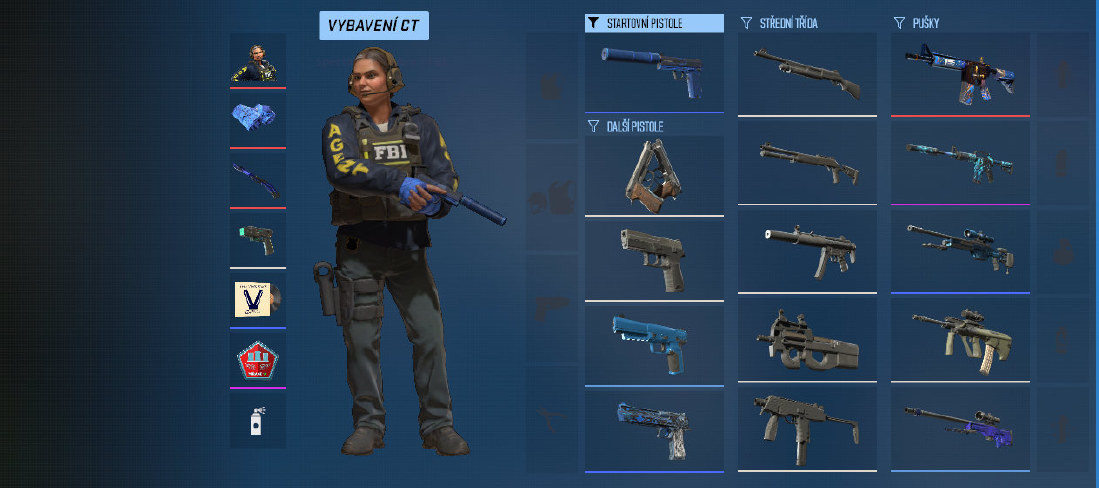Choose the purple AWP sniper rifle
The width and height of the screenshot is (1099, 488).
pyautogui.click(x=960, y=423)
